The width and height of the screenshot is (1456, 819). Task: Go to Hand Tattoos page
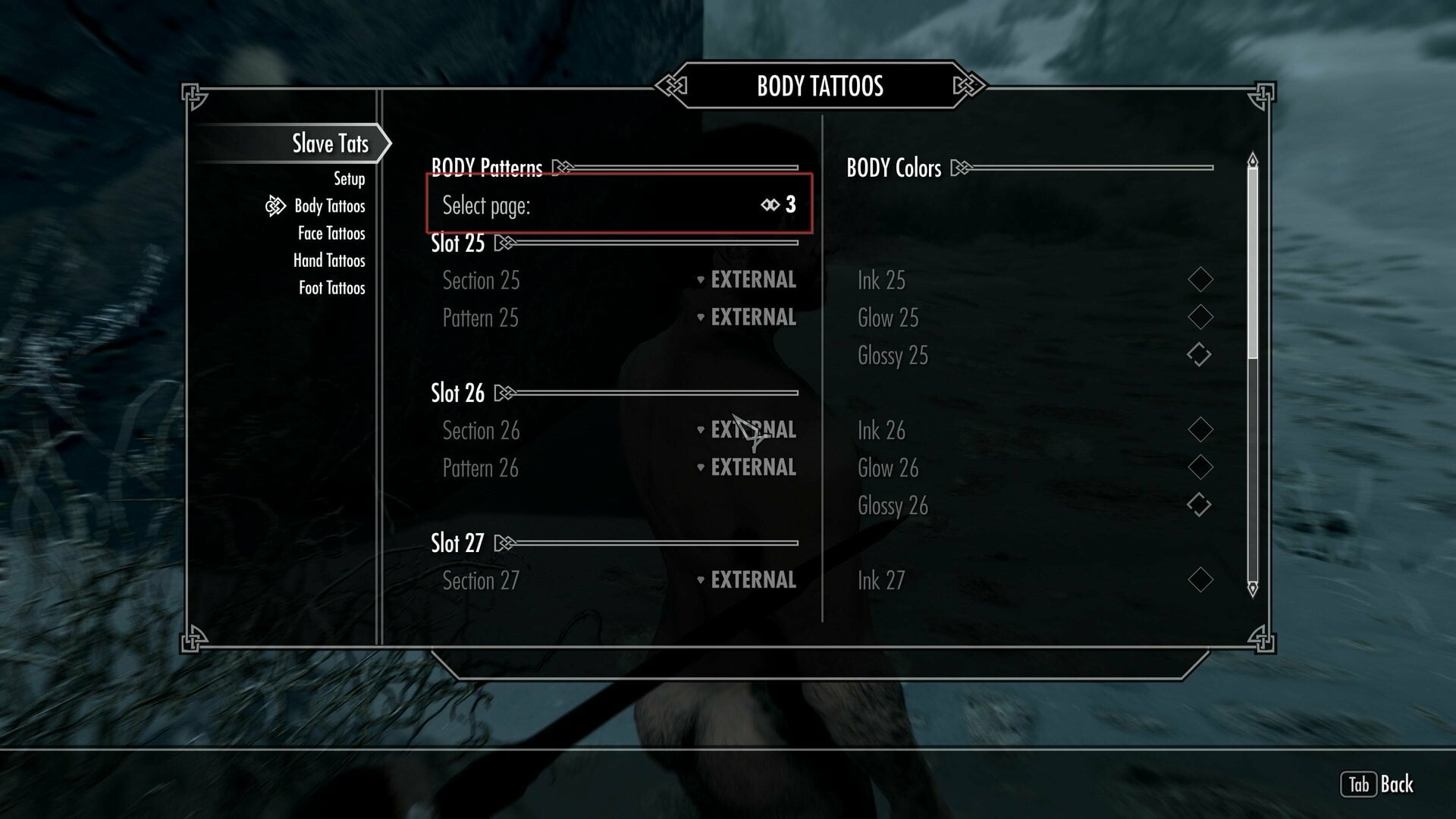pos(329,261)
